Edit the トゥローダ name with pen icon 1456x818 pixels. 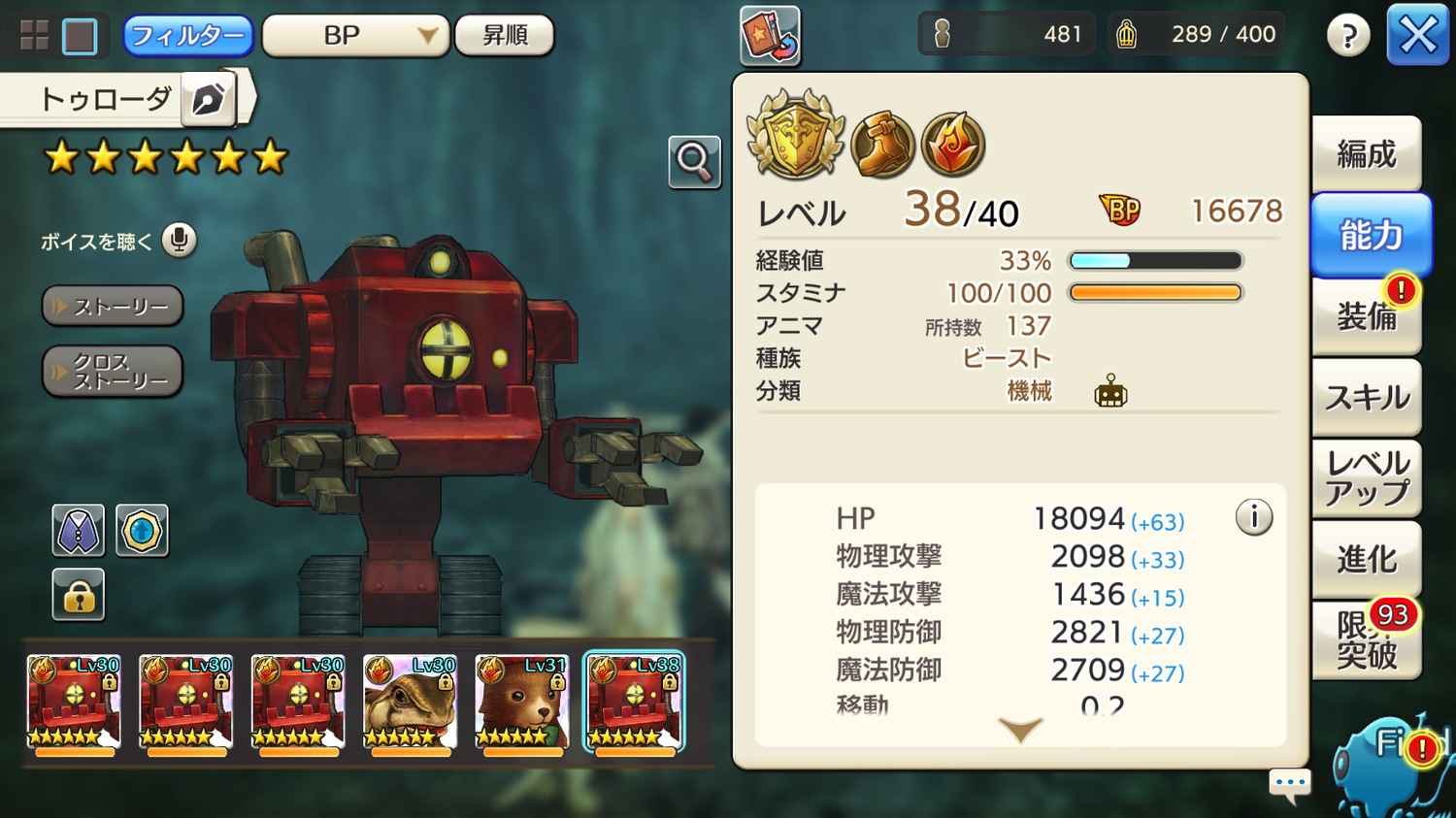click(x=208, y=99)
